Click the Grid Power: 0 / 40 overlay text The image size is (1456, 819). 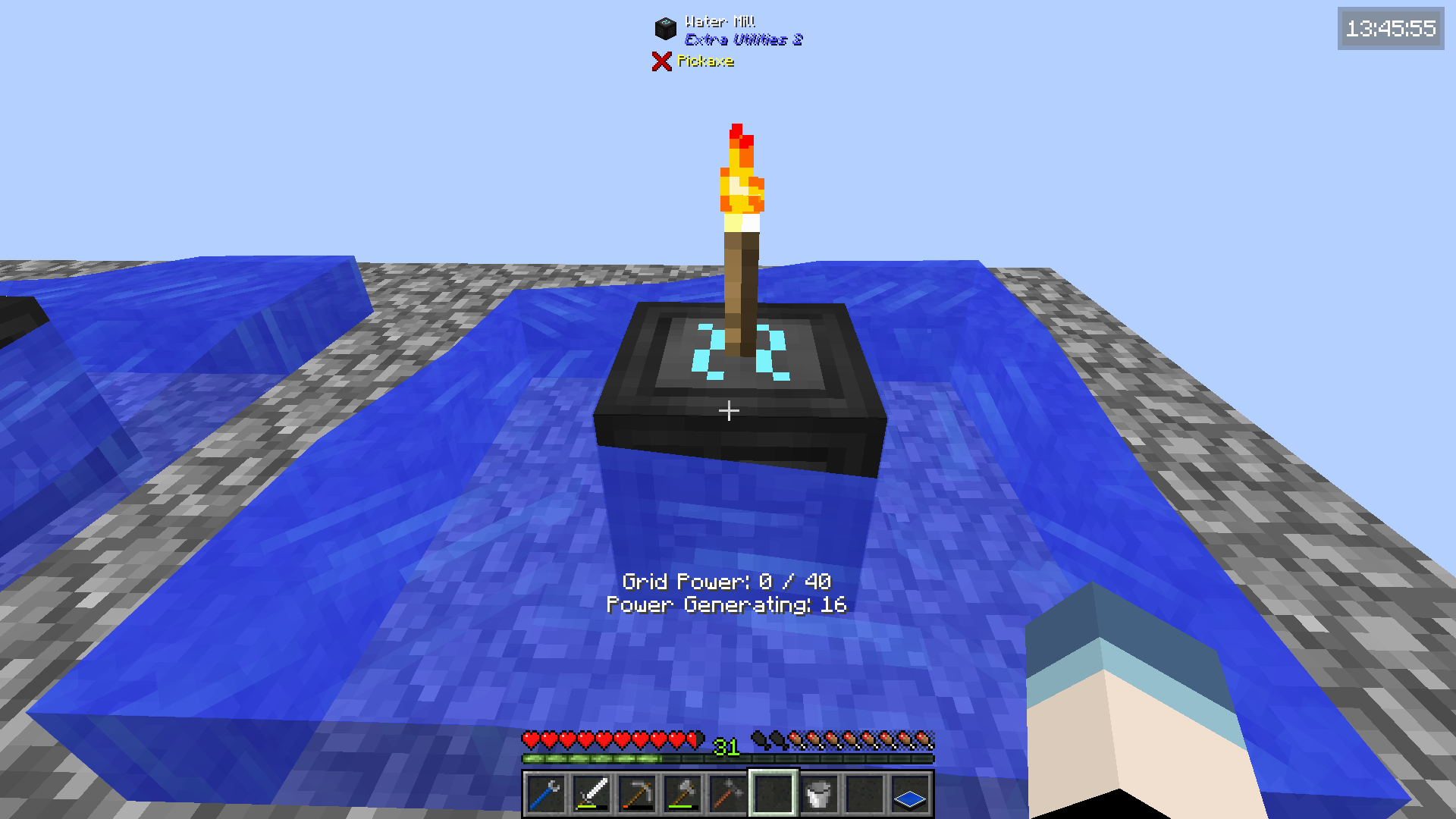(x=727, y=582)
